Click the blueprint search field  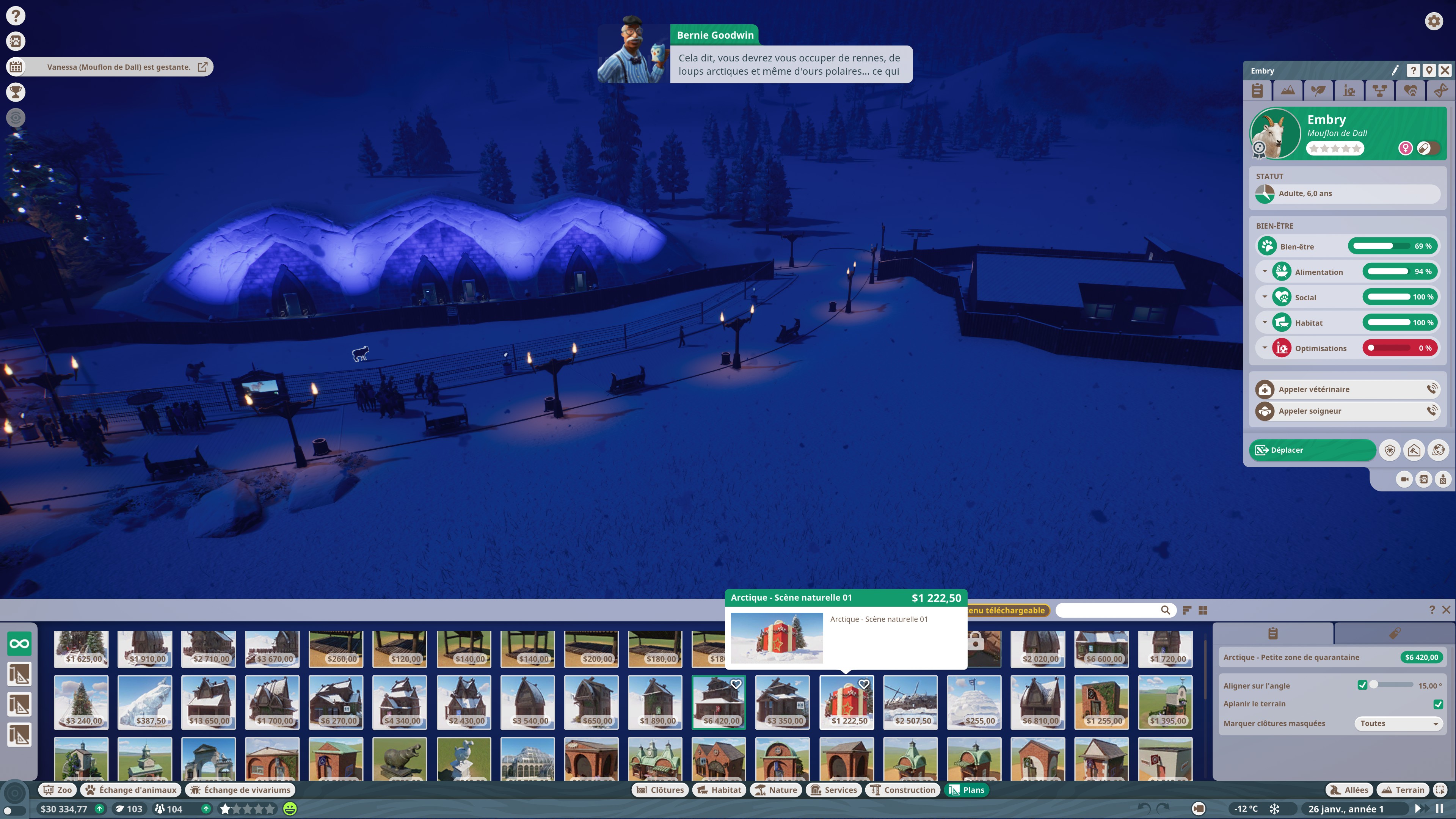(x=1108, y=610)
